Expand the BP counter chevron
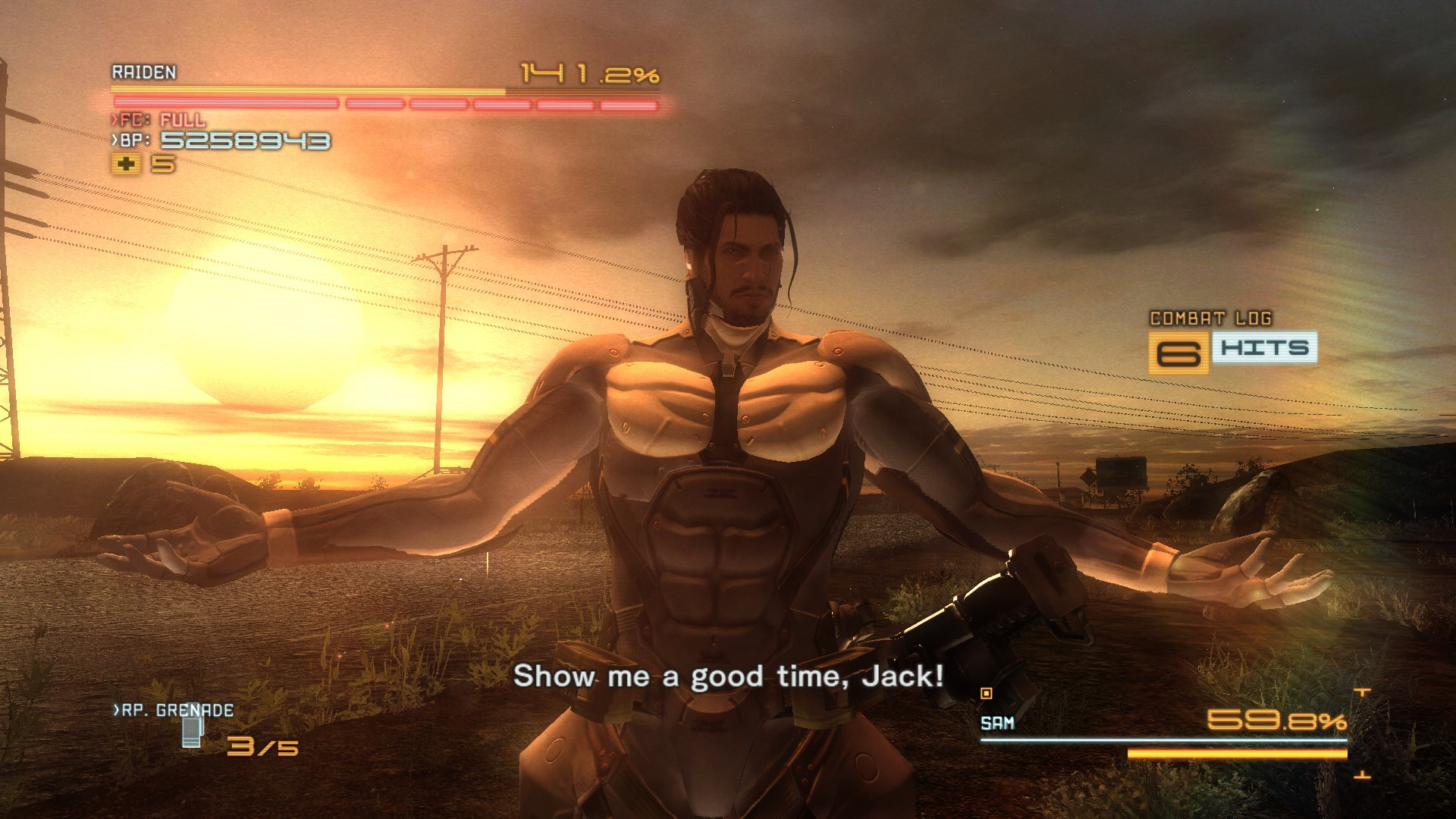 (x=115, y=140)
